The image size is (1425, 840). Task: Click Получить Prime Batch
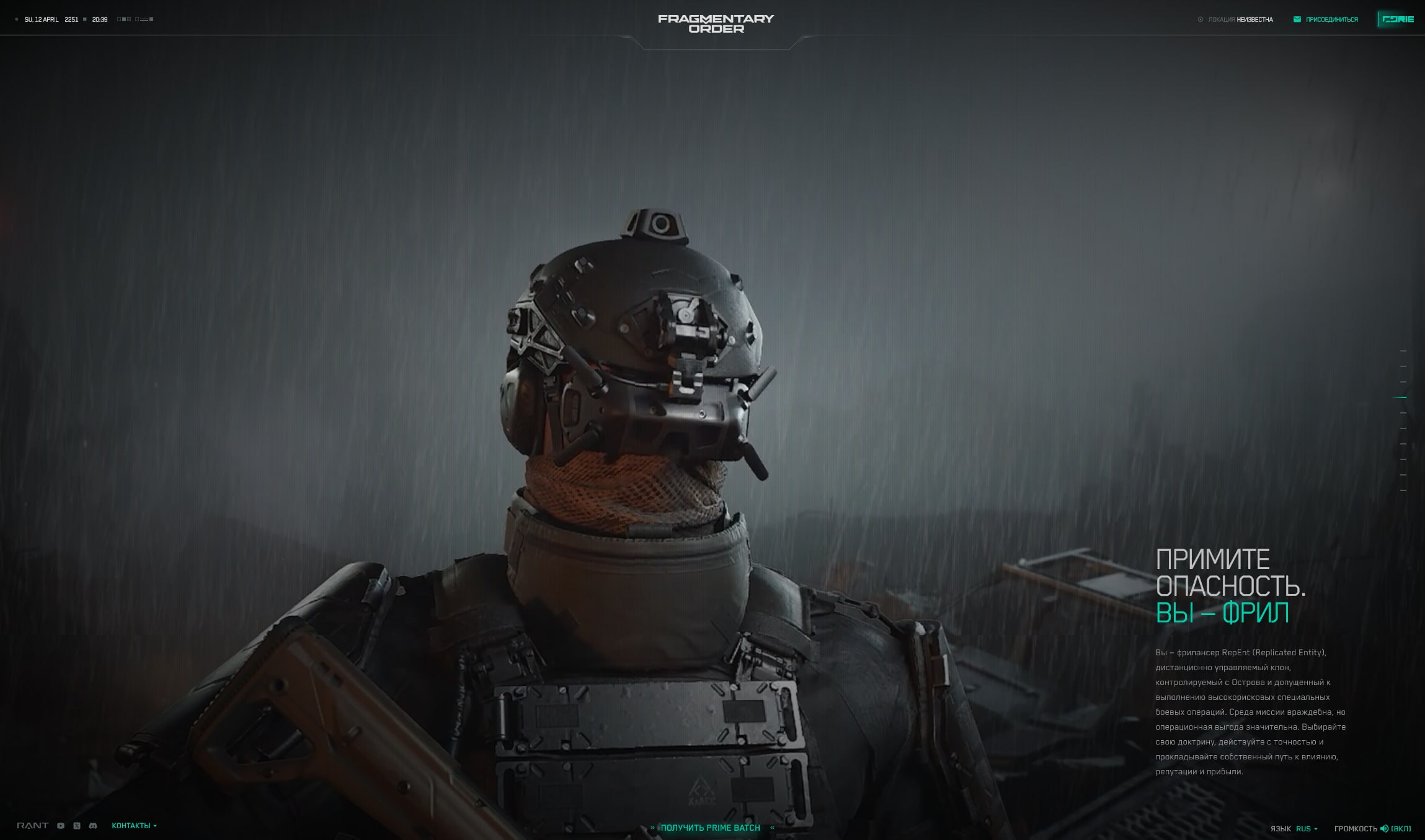point(711,828)
